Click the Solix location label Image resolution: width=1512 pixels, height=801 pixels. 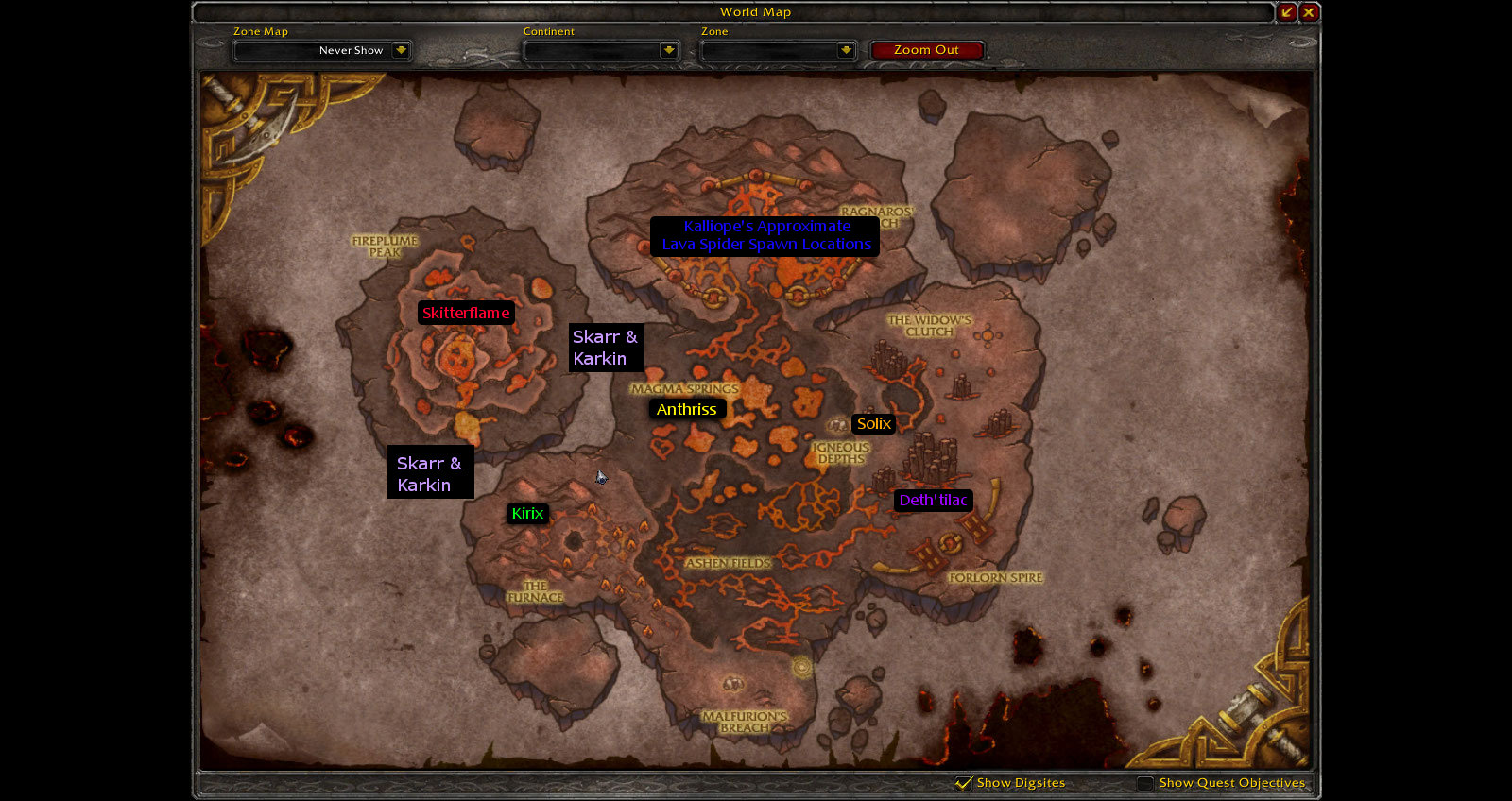point(873,423)
